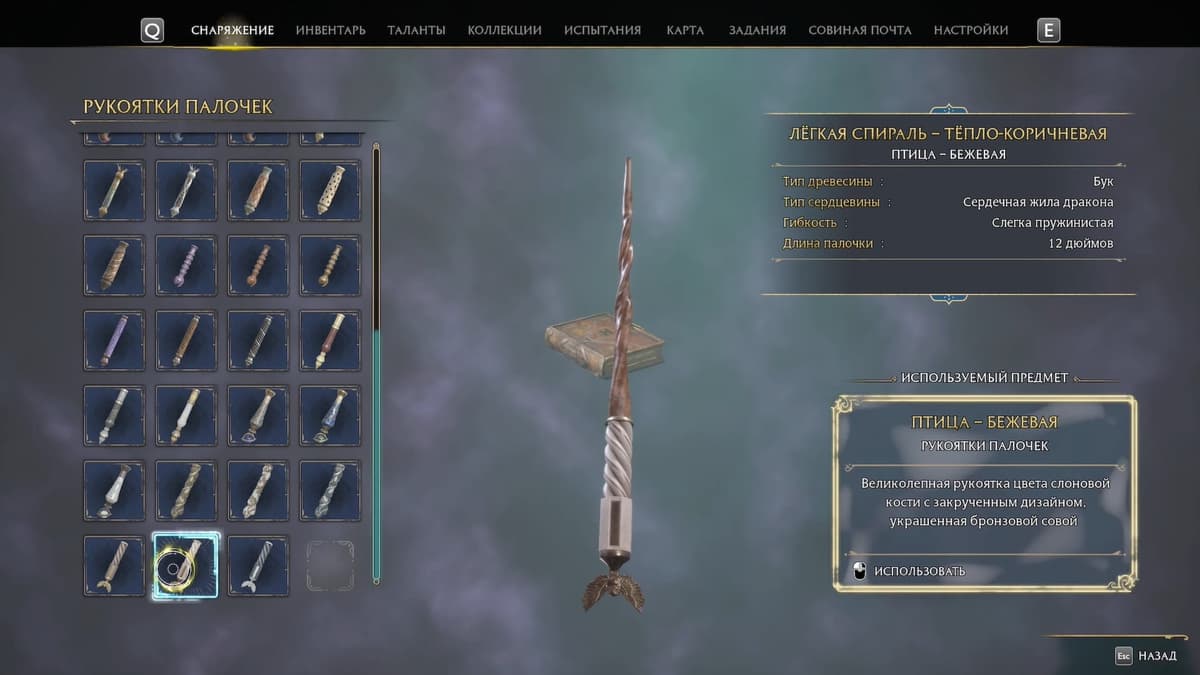The image size is (1200, 675).
Task: Pick the smooth lavender wand handle
Action: (x=114, y=340)
